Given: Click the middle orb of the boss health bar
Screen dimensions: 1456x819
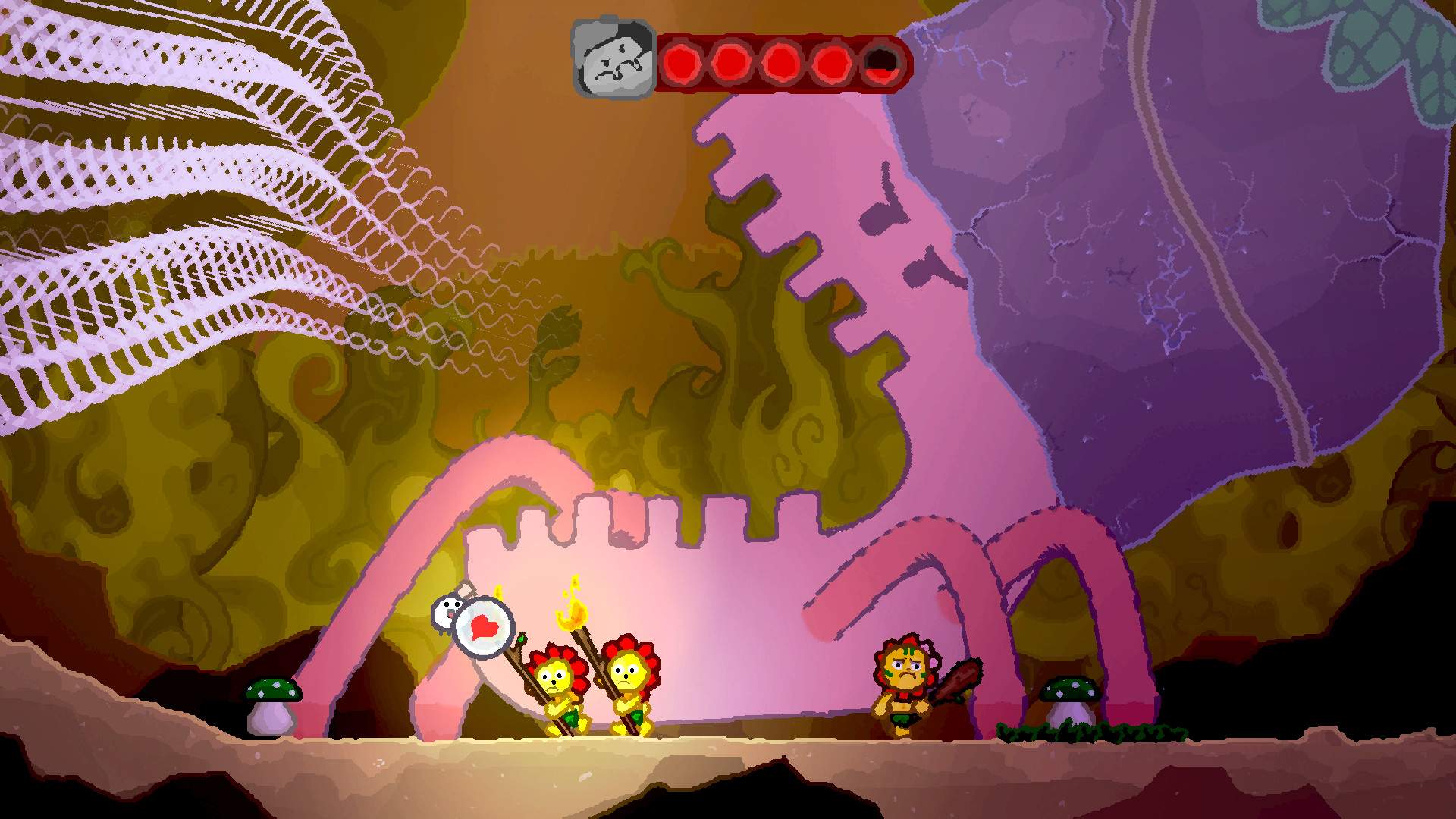Looking at the screenshot, I should point(780,61).
